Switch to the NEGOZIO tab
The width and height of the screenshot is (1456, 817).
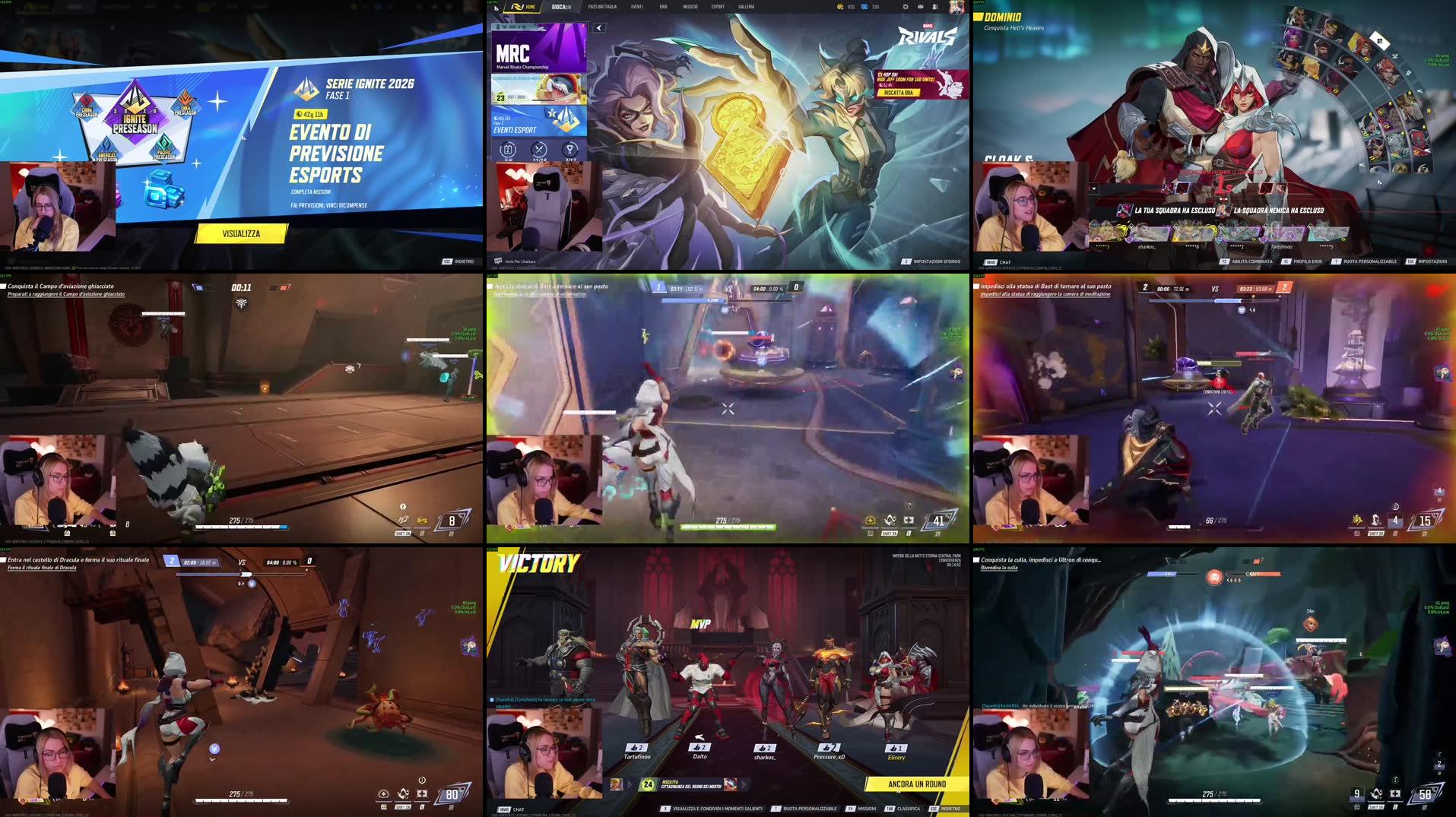point(692,7)
